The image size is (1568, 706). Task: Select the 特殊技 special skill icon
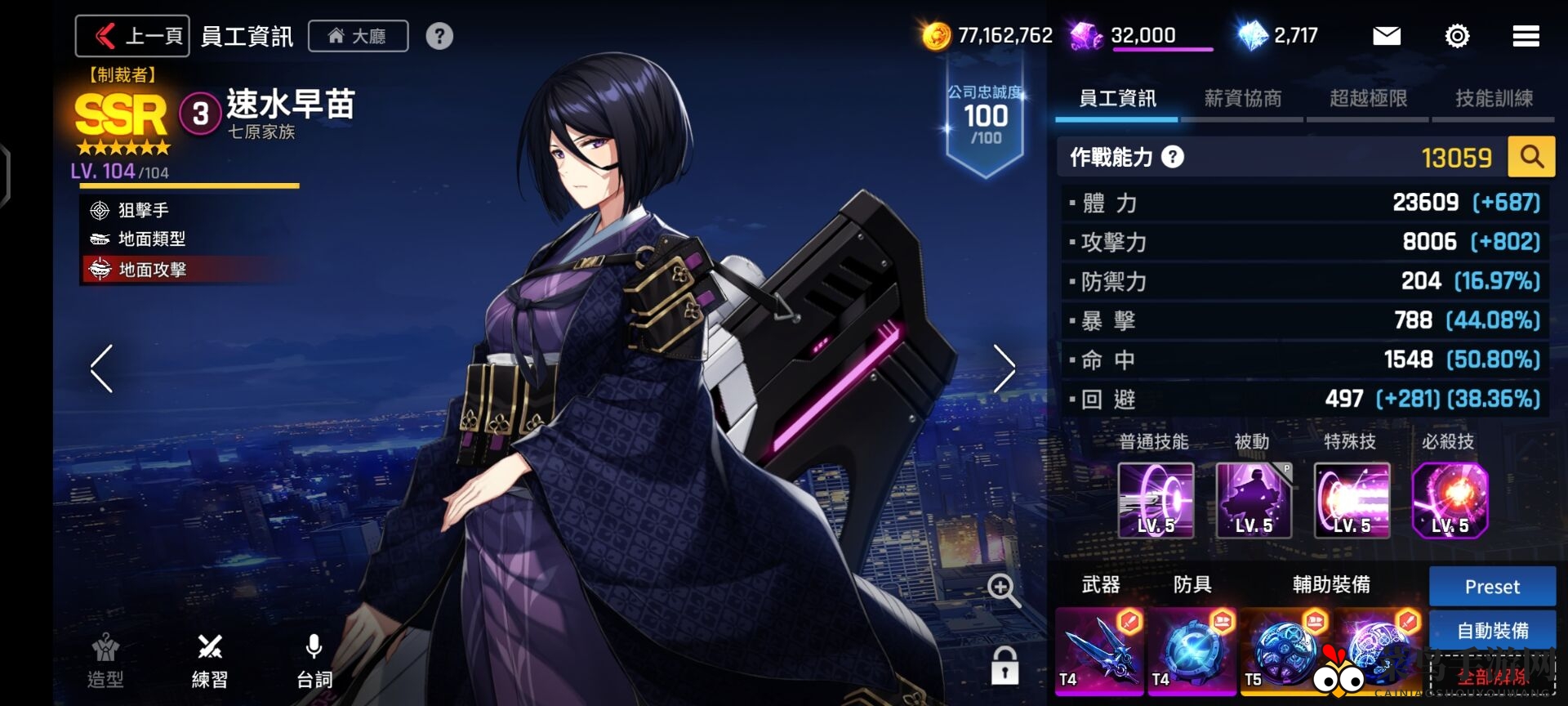pyautogui.click(x=1352, y=500)
